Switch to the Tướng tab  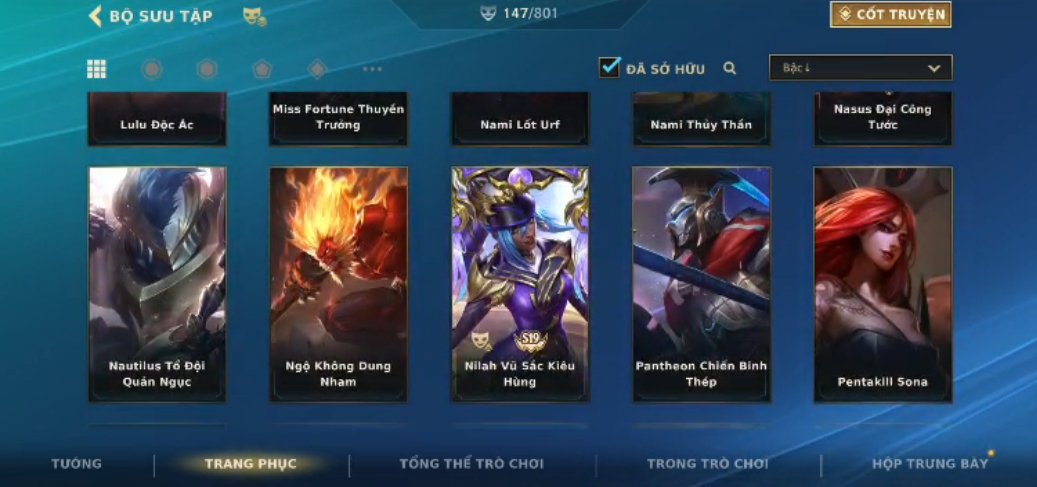click(77, 464)
